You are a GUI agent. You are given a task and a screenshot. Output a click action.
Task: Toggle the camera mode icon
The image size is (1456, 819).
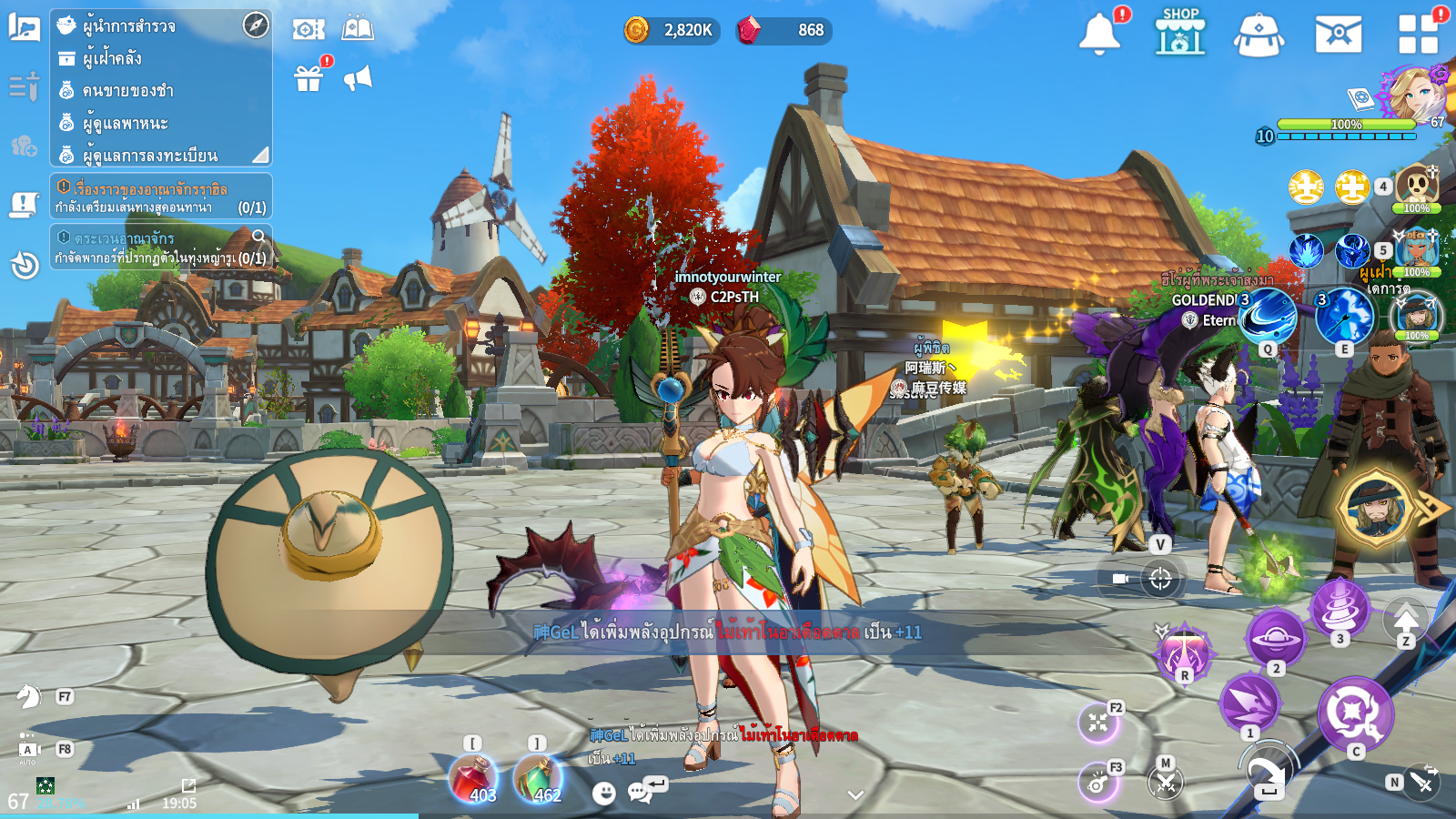pyautogui.click(x=1120, y=579)
